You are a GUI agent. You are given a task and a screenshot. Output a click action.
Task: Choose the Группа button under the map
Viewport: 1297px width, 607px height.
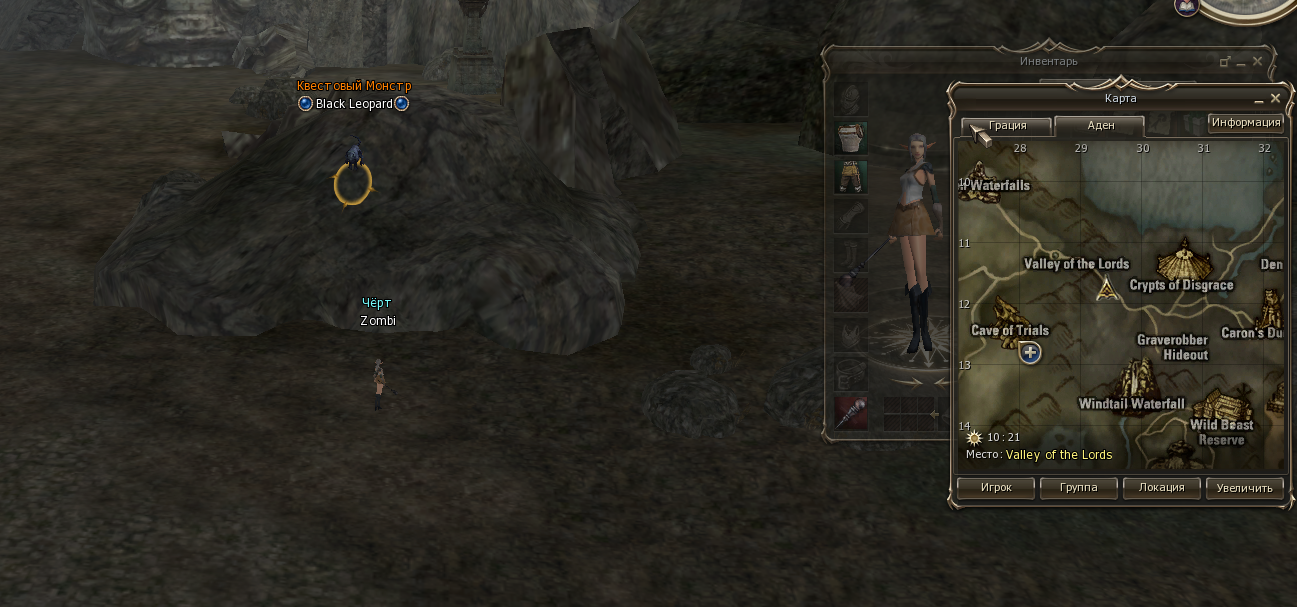1077,488
